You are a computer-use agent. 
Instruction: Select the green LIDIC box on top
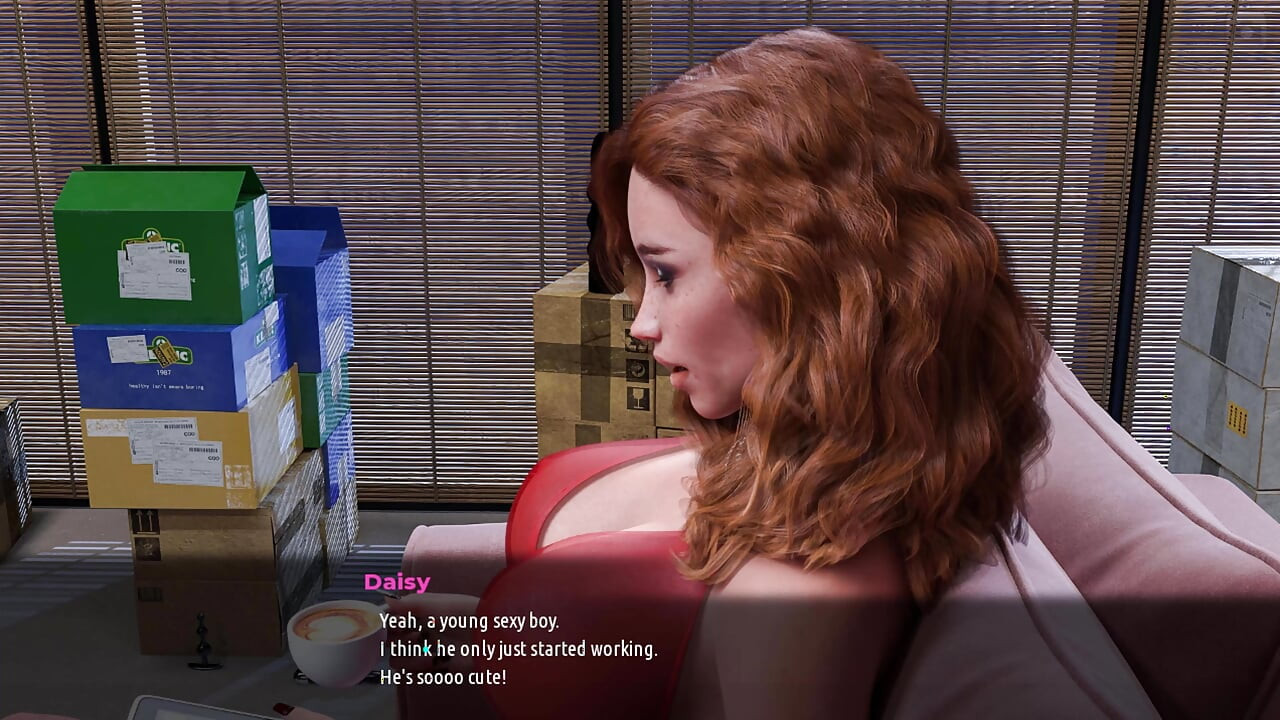160,240
